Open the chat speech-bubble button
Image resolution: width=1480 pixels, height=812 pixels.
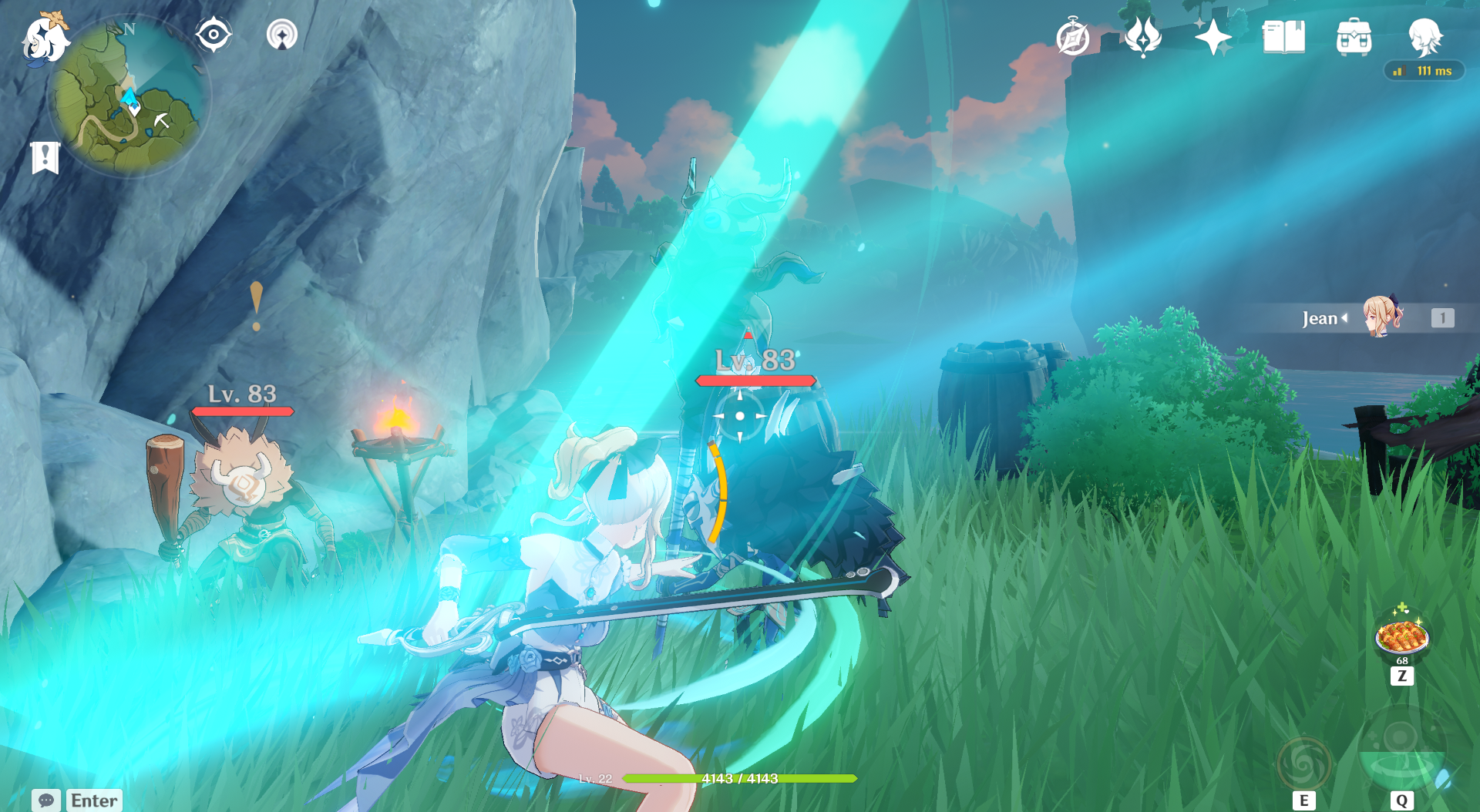[x=46, y=800]
